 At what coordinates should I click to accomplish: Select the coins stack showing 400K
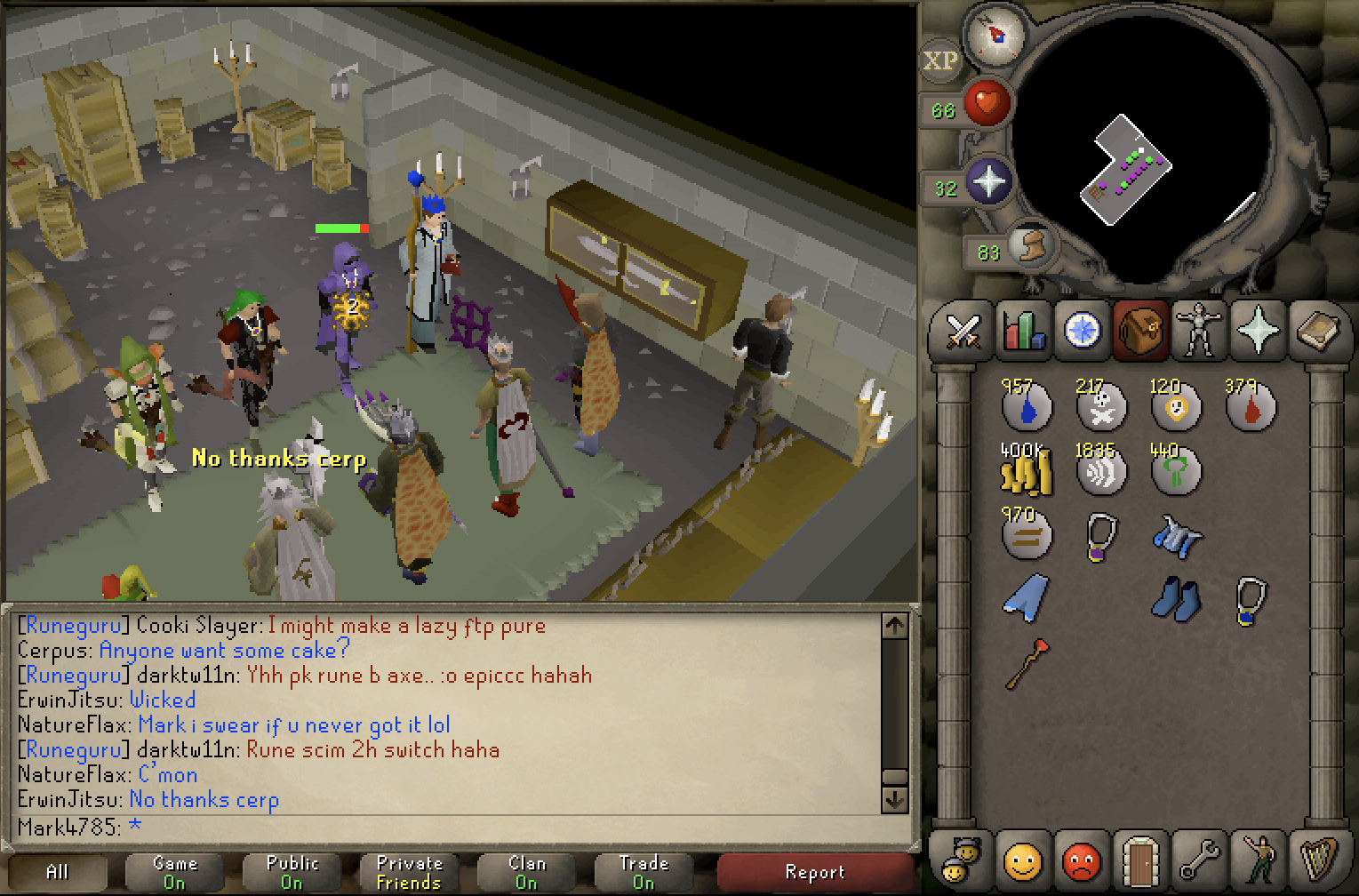pyautogui.click(x=1026, y=470)
